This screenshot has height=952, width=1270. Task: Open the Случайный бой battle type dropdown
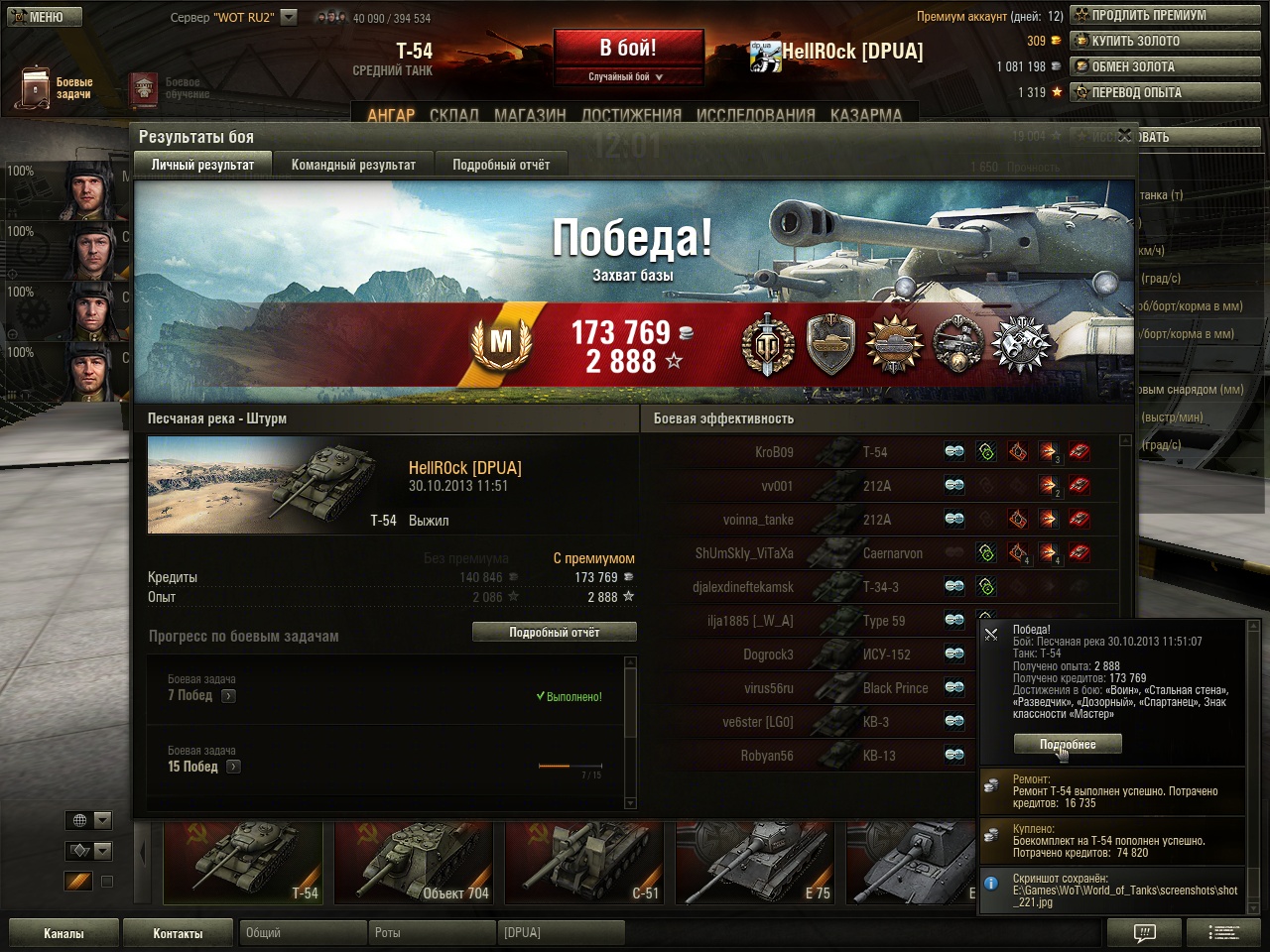[x=628, y=76]
